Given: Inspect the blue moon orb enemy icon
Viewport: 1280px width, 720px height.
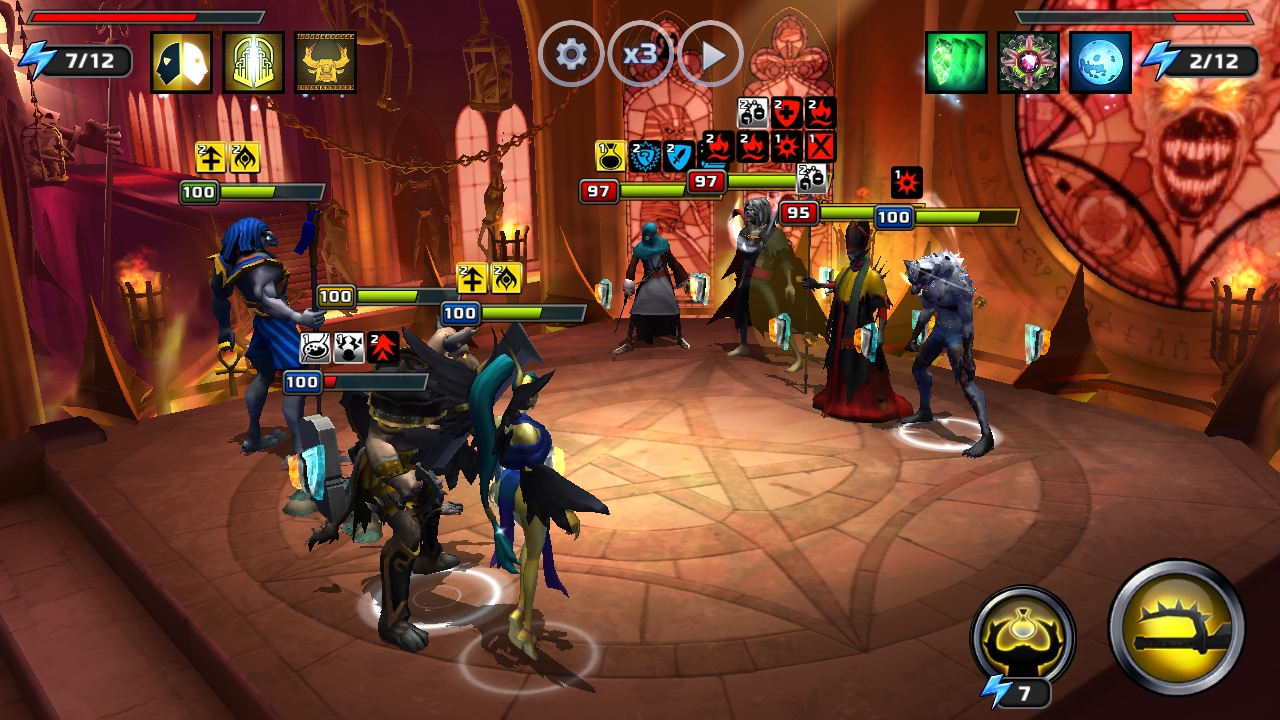Looking at the screenshot, I should (x=1100, y=62).
